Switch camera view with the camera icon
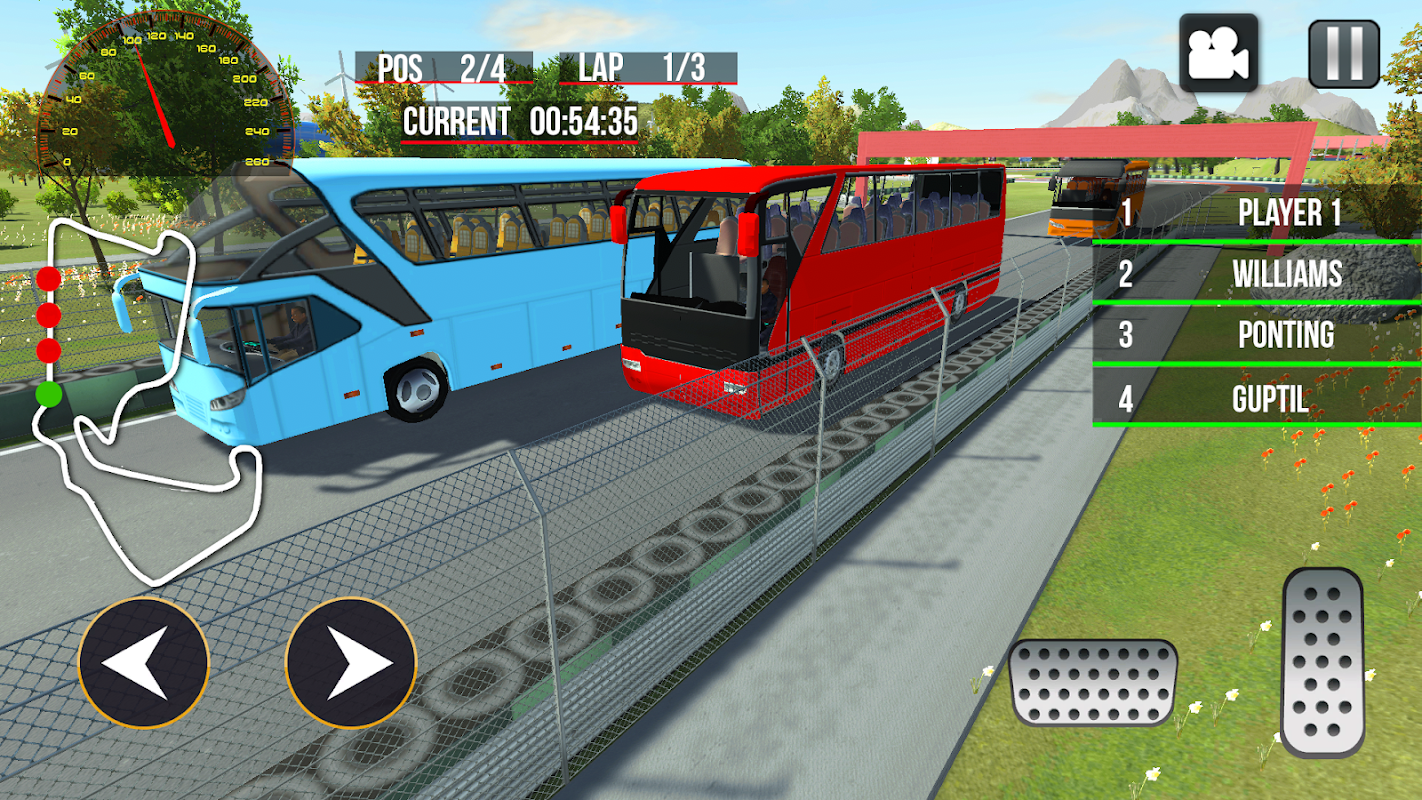 (x=1218, y=53)
